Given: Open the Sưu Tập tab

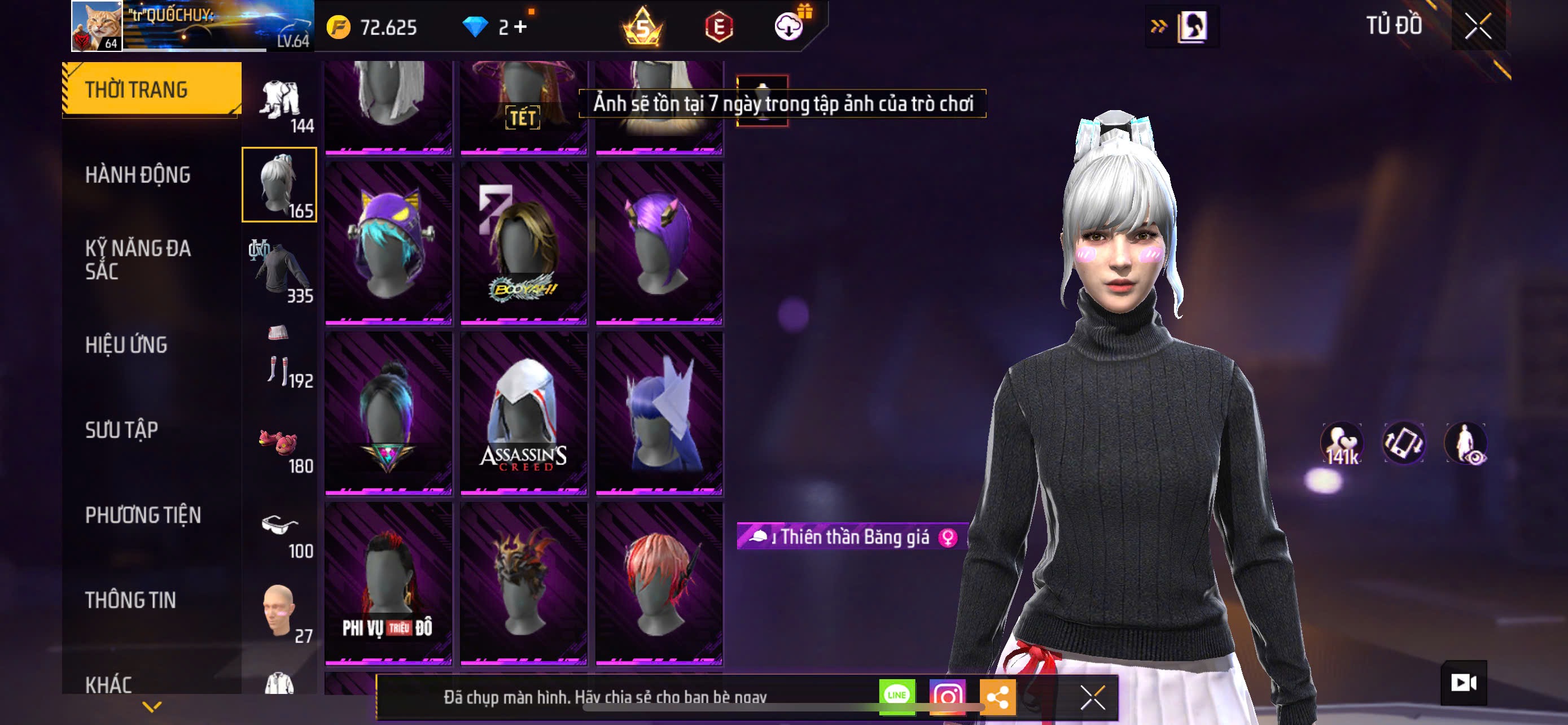Looking at the screenshot, I should tap(122, 430).
